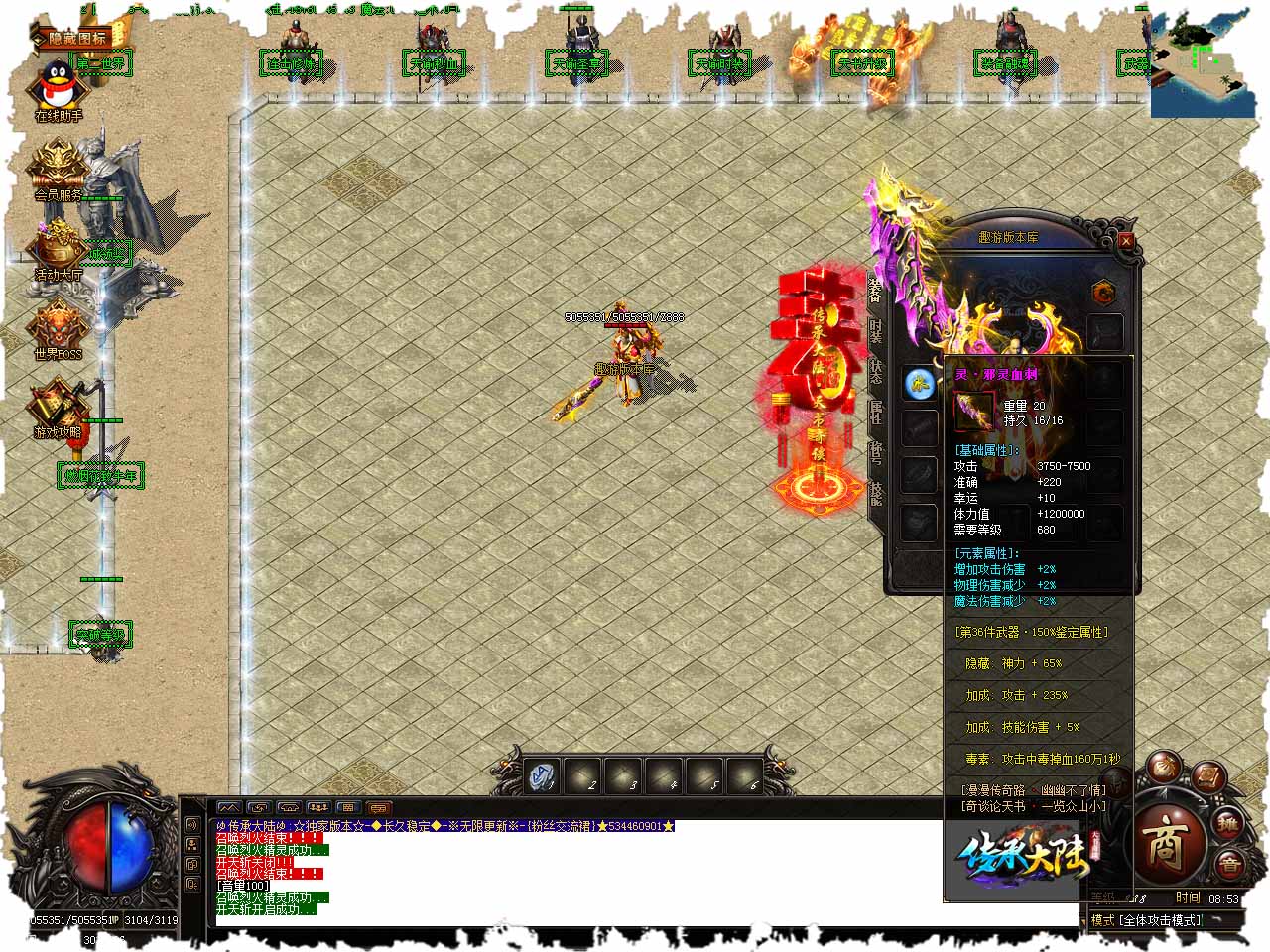Switch to the 状态 status tab
The image size is (1270, 952).
pos(876,372)
